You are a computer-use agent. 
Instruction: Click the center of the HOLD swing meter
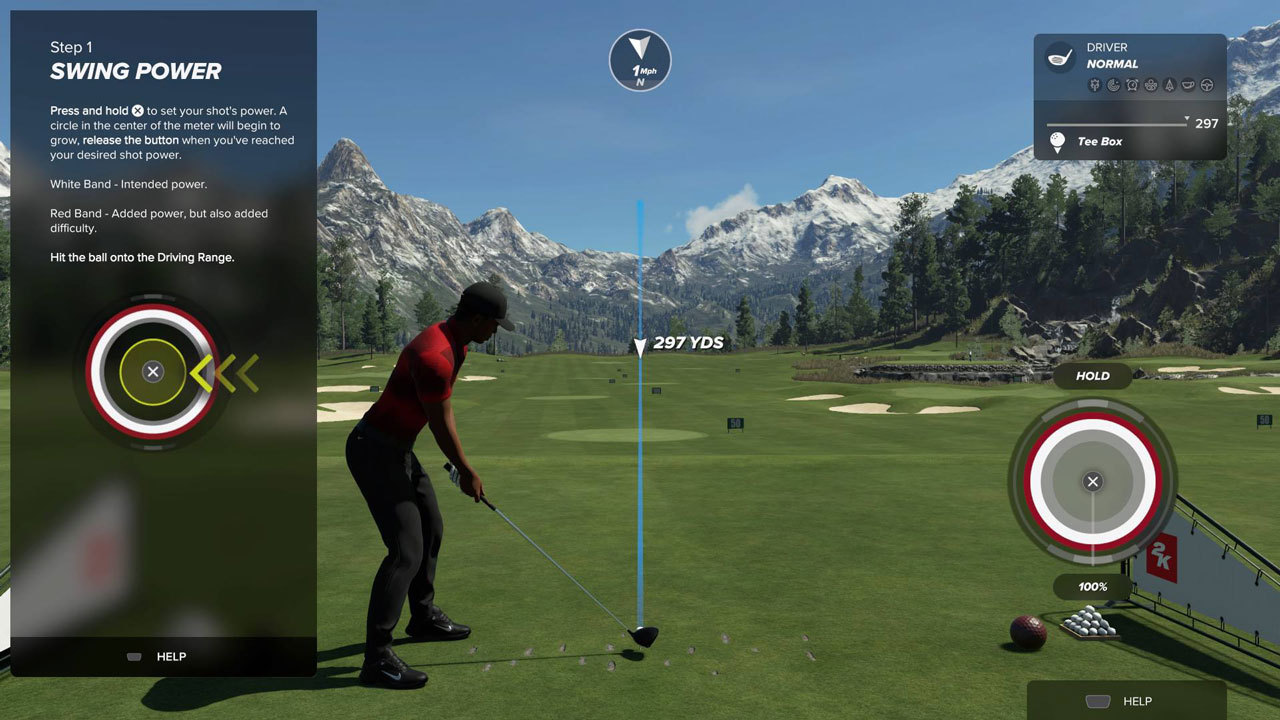[1092, 482]
